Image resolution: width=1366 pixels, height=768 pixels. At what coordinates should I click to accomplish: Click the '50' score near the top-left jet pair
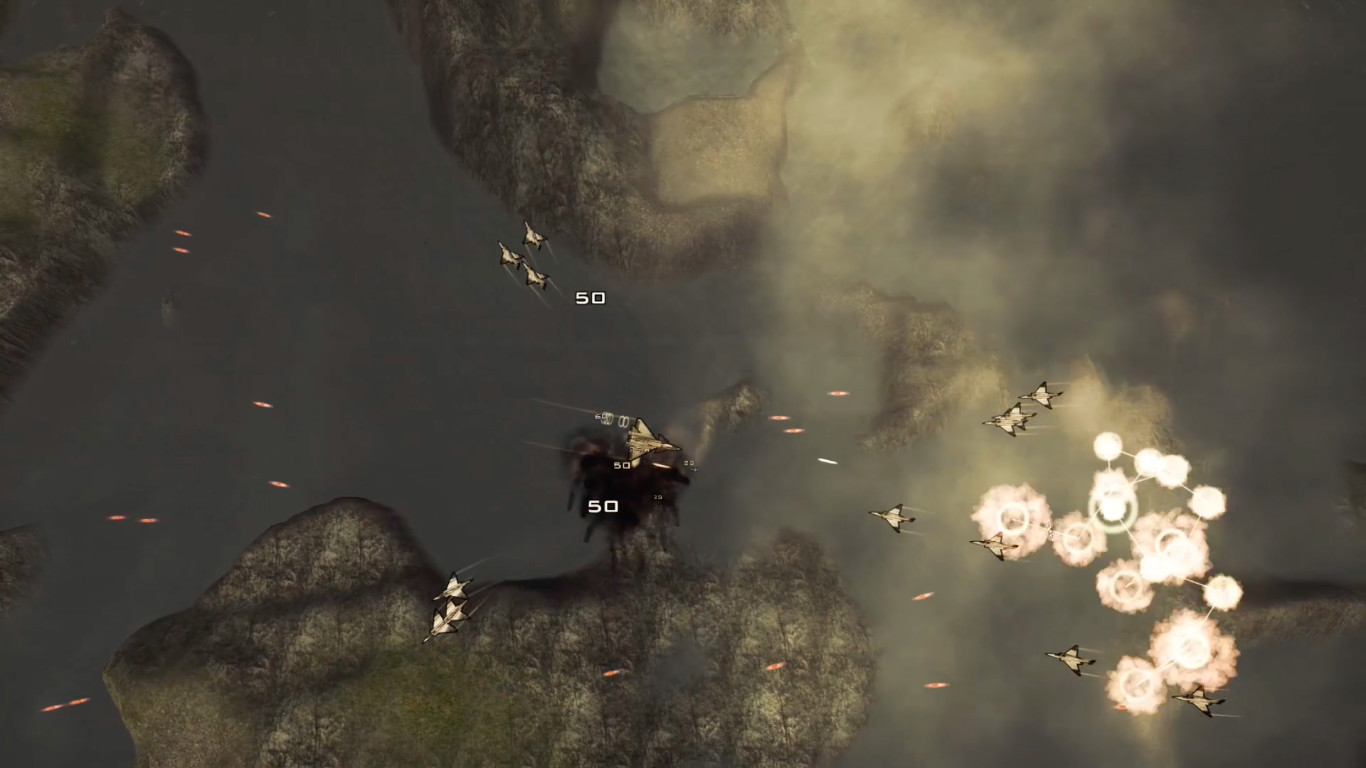coord(590,296)
